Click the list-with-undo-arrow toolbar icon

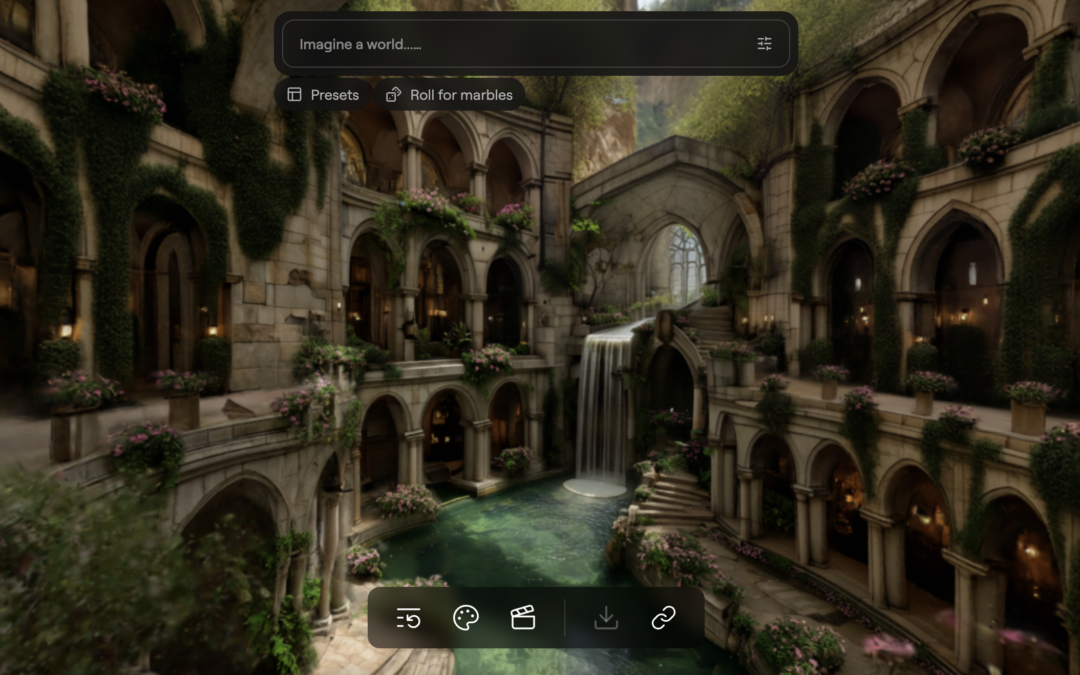408,618
